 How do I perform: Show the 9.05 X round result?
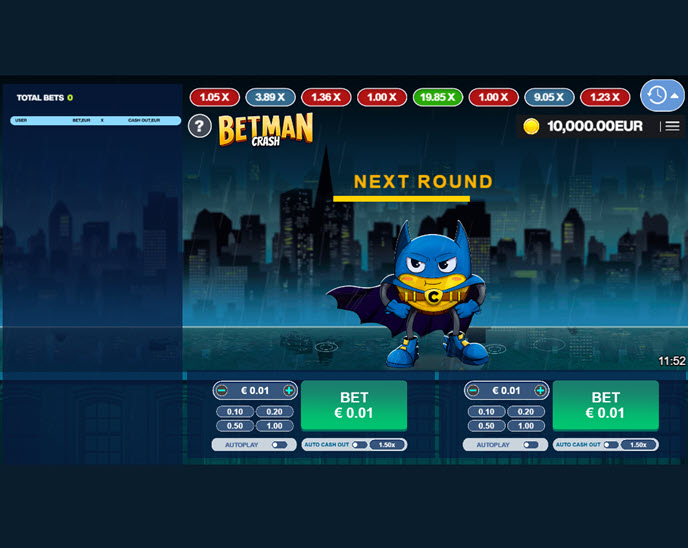point(550,97)
